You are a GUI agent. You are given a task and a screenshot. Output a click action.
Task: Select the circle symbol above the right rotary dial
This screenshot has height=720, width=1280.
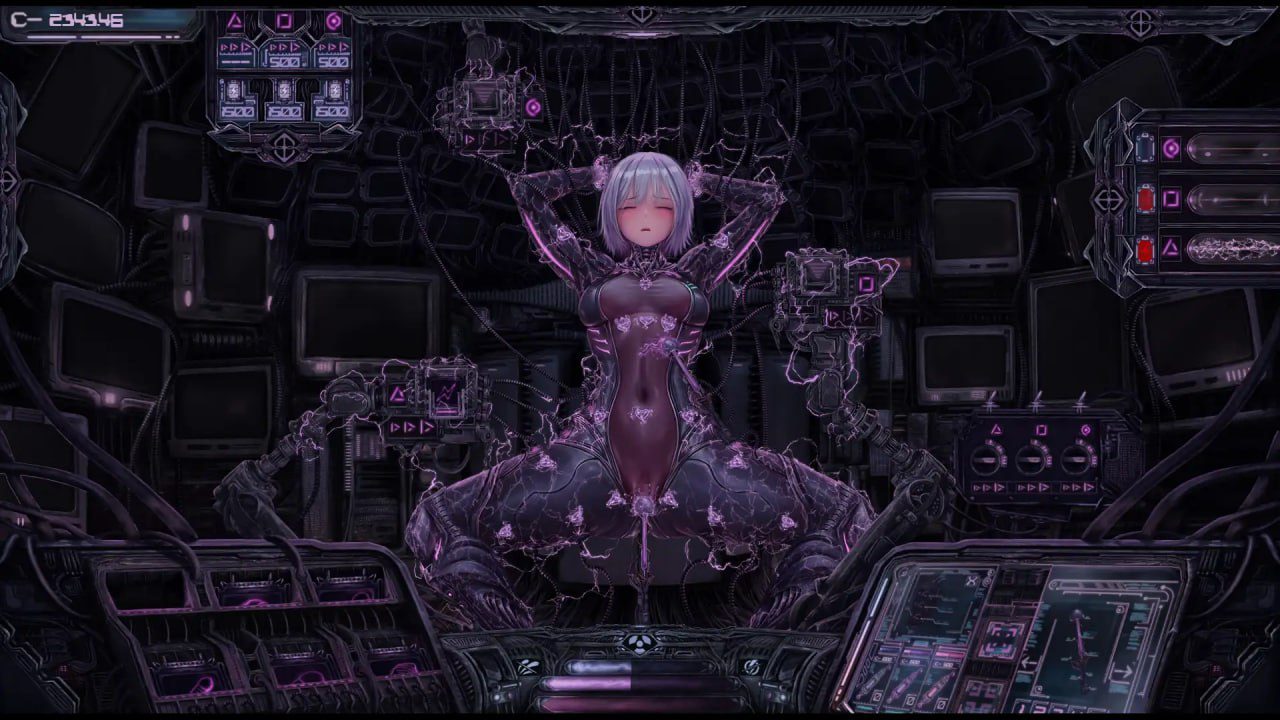pos(1086,430)
